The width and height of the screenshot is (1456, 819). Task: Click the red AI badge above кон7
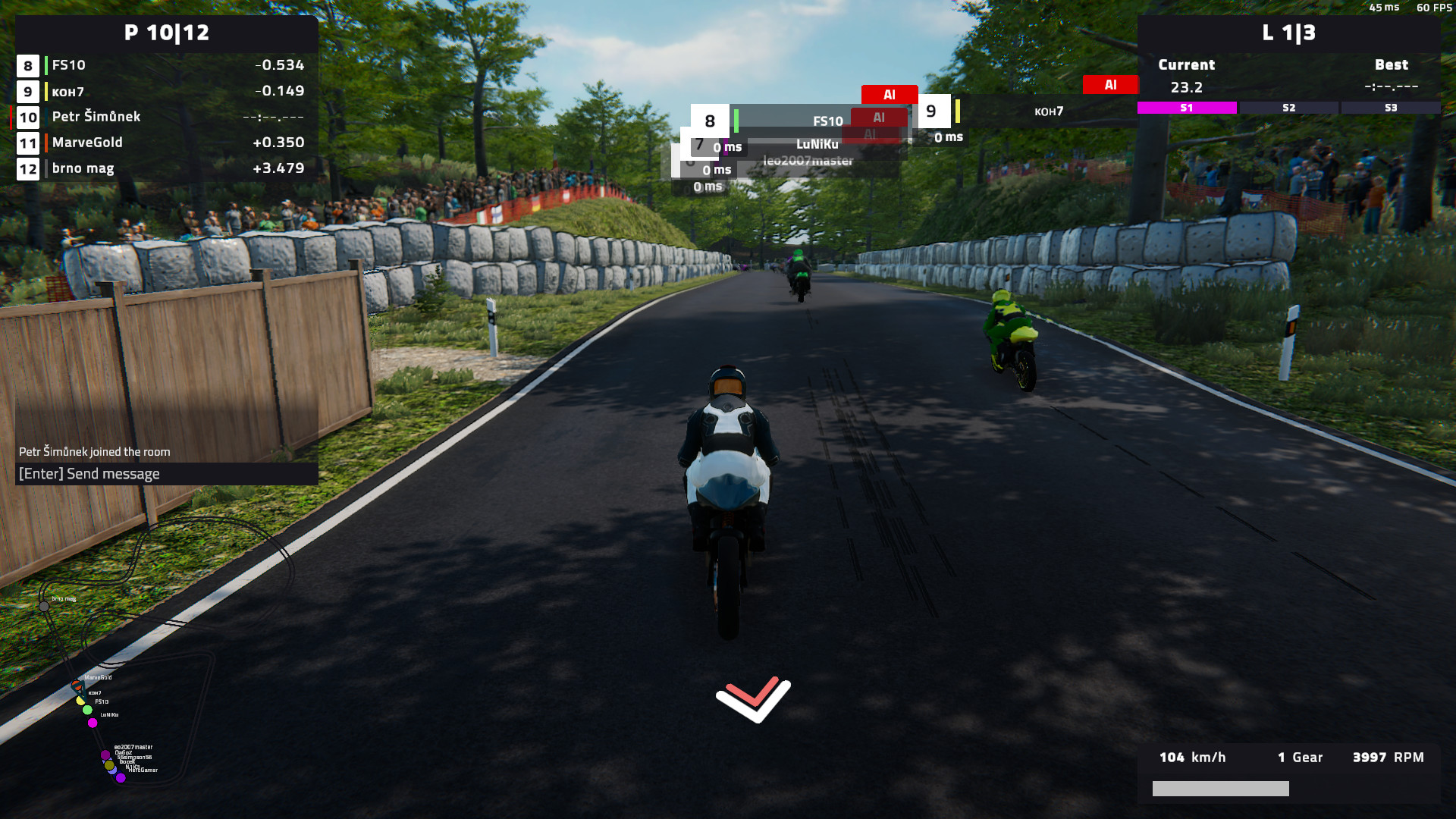(x=1110, y=85)
